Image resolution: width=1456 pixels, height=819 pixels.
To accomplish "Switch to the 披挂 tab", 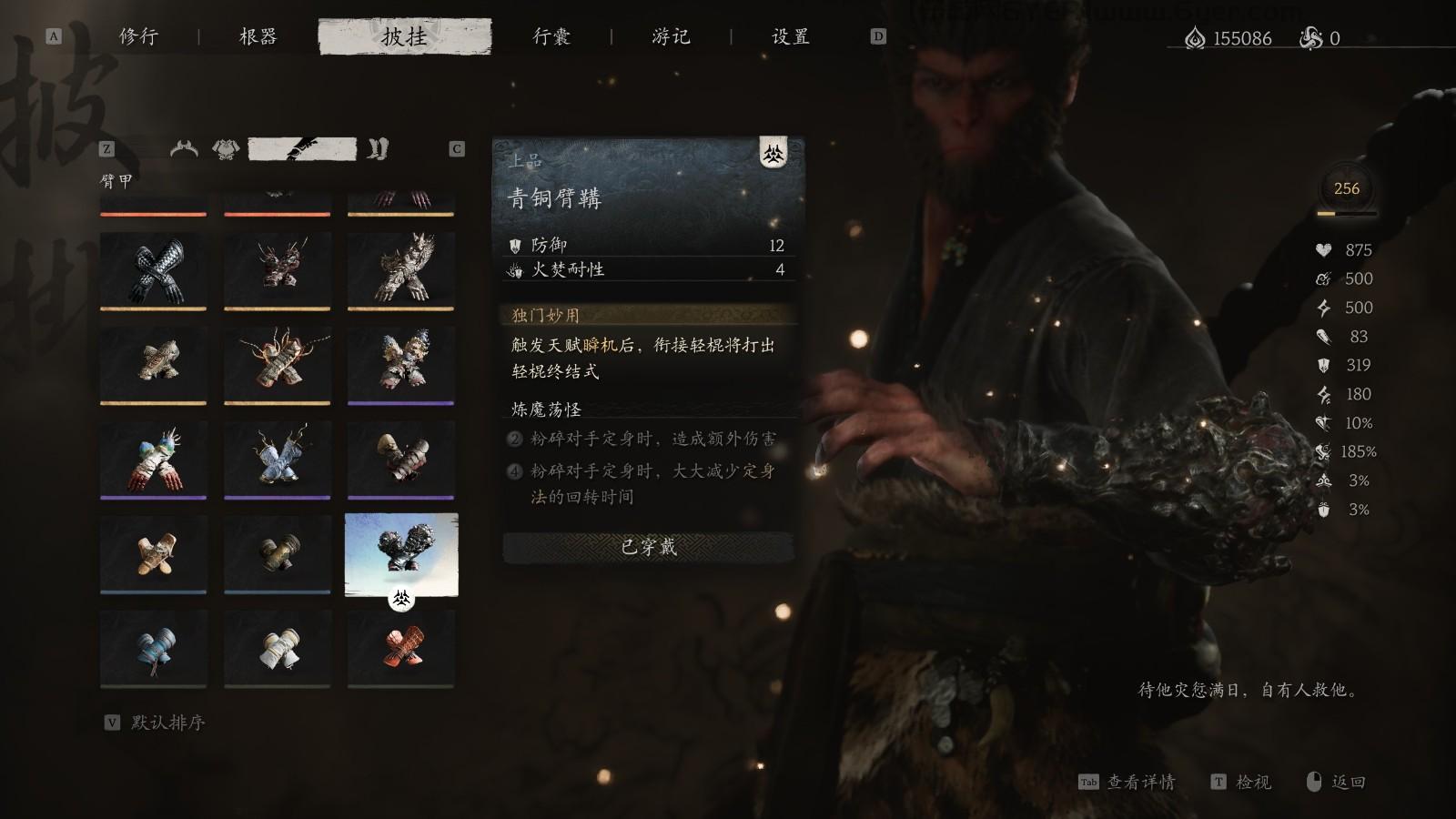I will tap(404, 37).
